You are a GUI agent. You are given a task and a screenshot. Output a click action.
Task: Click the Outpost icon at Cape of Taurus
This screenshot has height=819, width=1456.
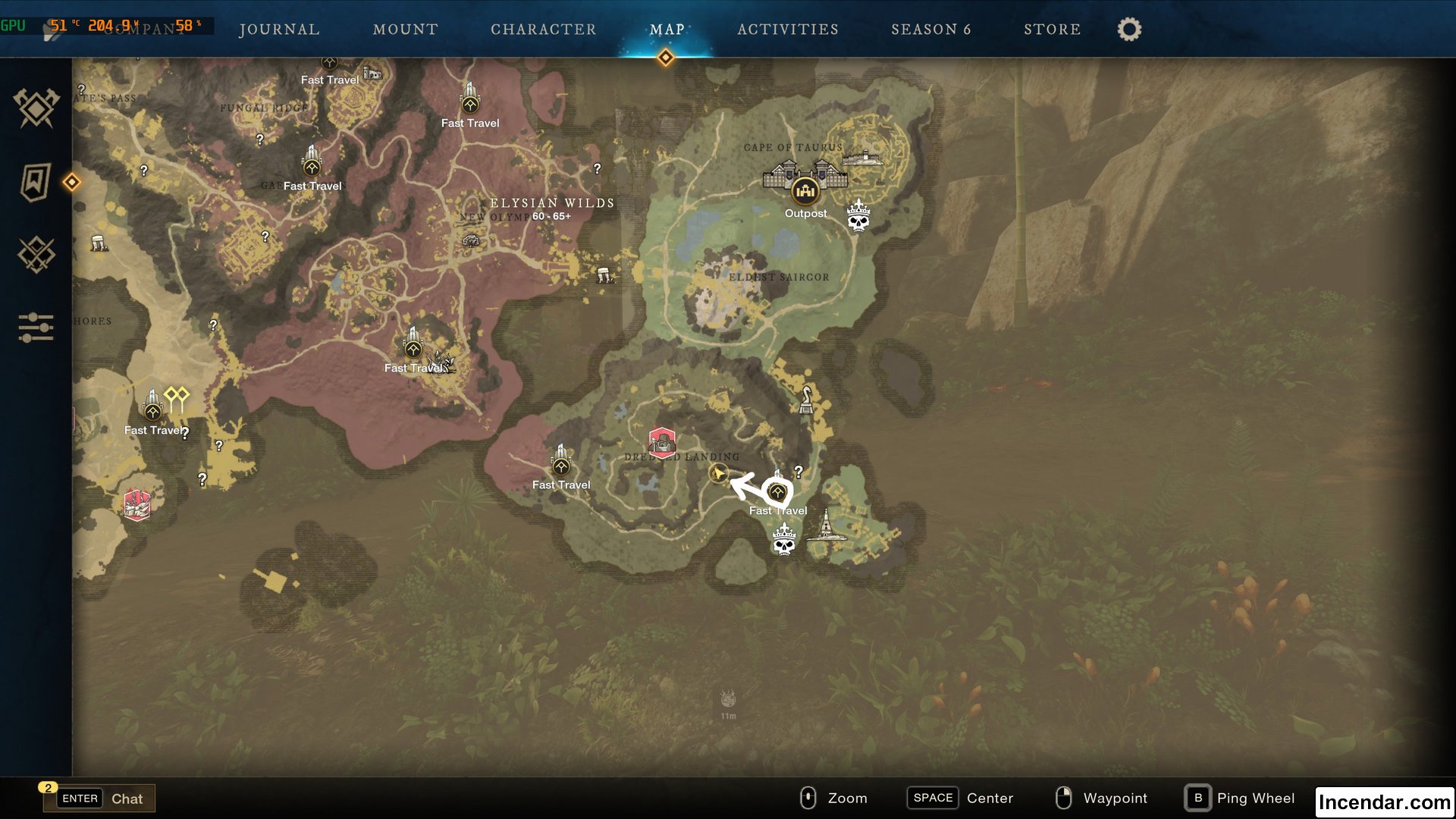pyautogui.click(x=805, y=192)
